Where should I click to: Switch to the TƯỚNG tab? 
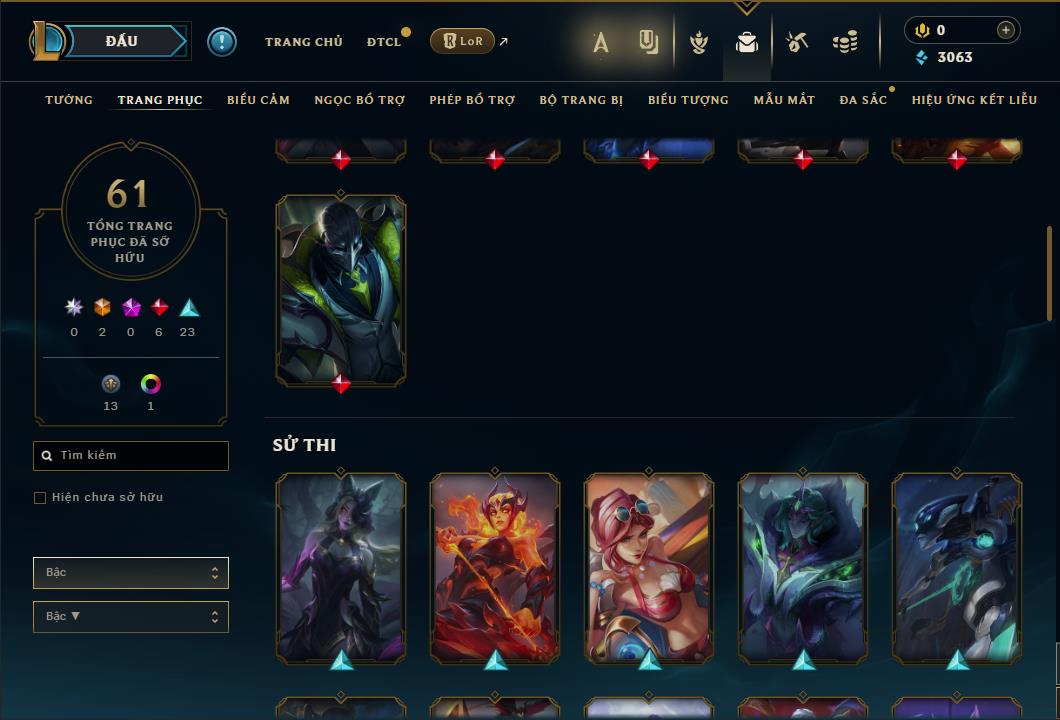69,100
